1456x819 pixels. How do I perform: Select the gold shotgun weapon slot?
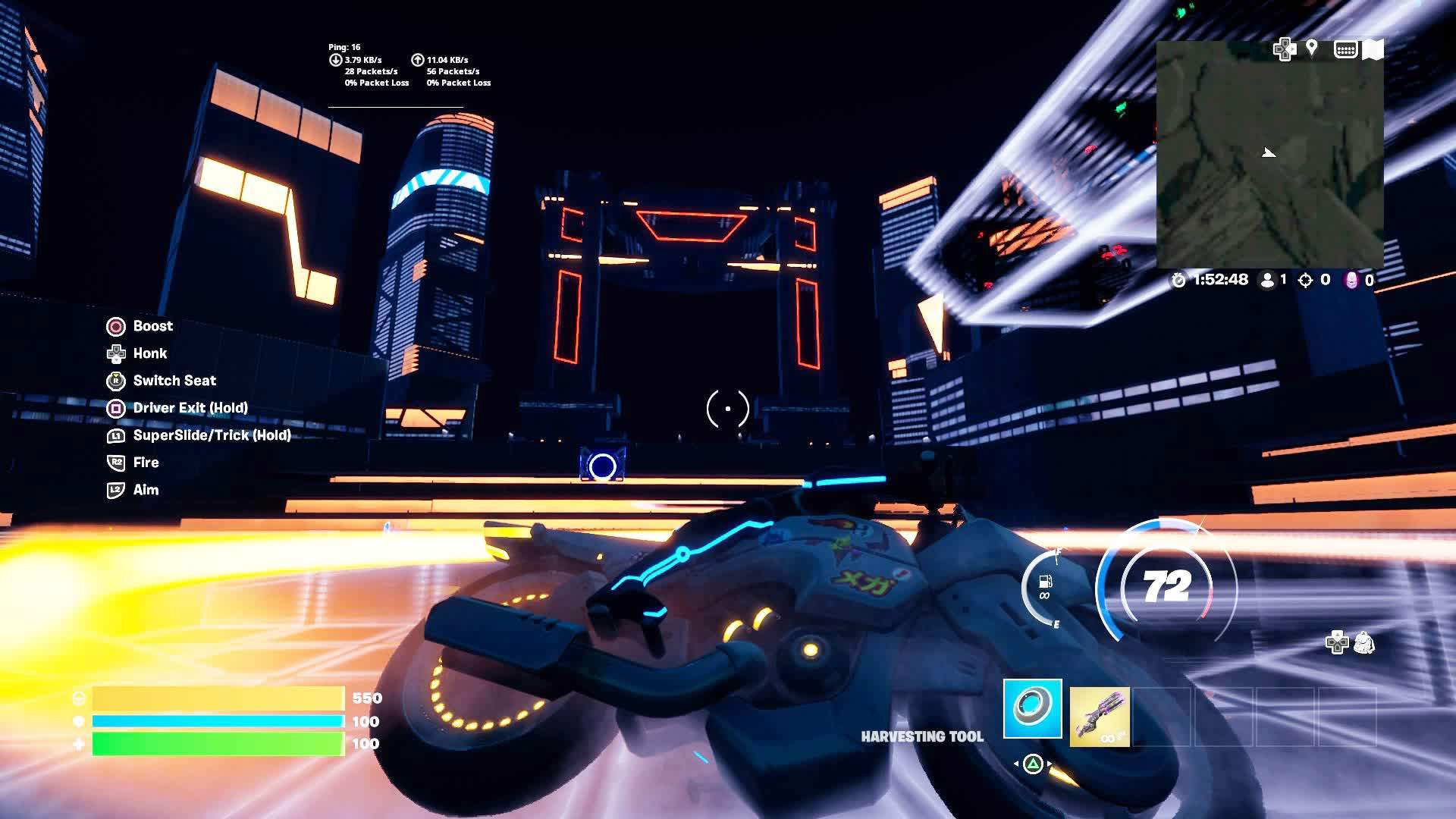click(1100, 716)
